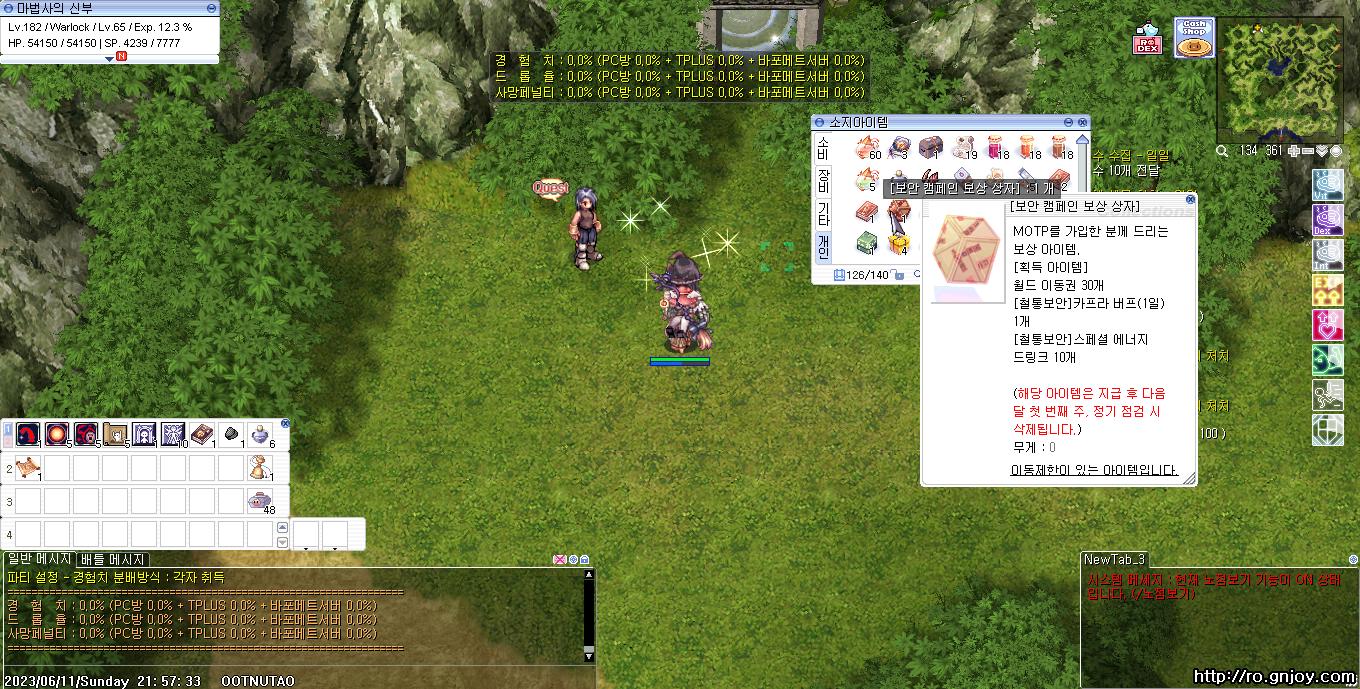Use the pink pig item with count 48
Screen dimensions: 1360x689
[260, 502]
